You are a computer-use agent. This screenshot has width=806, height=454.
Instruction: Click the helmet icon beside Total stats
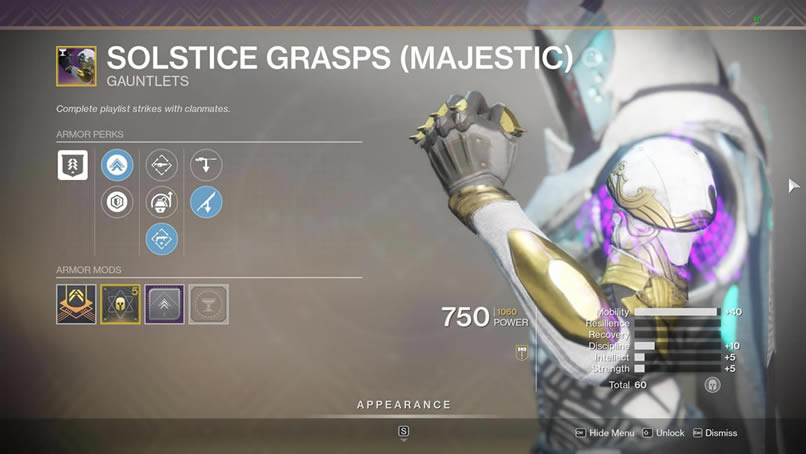point(712,384)
